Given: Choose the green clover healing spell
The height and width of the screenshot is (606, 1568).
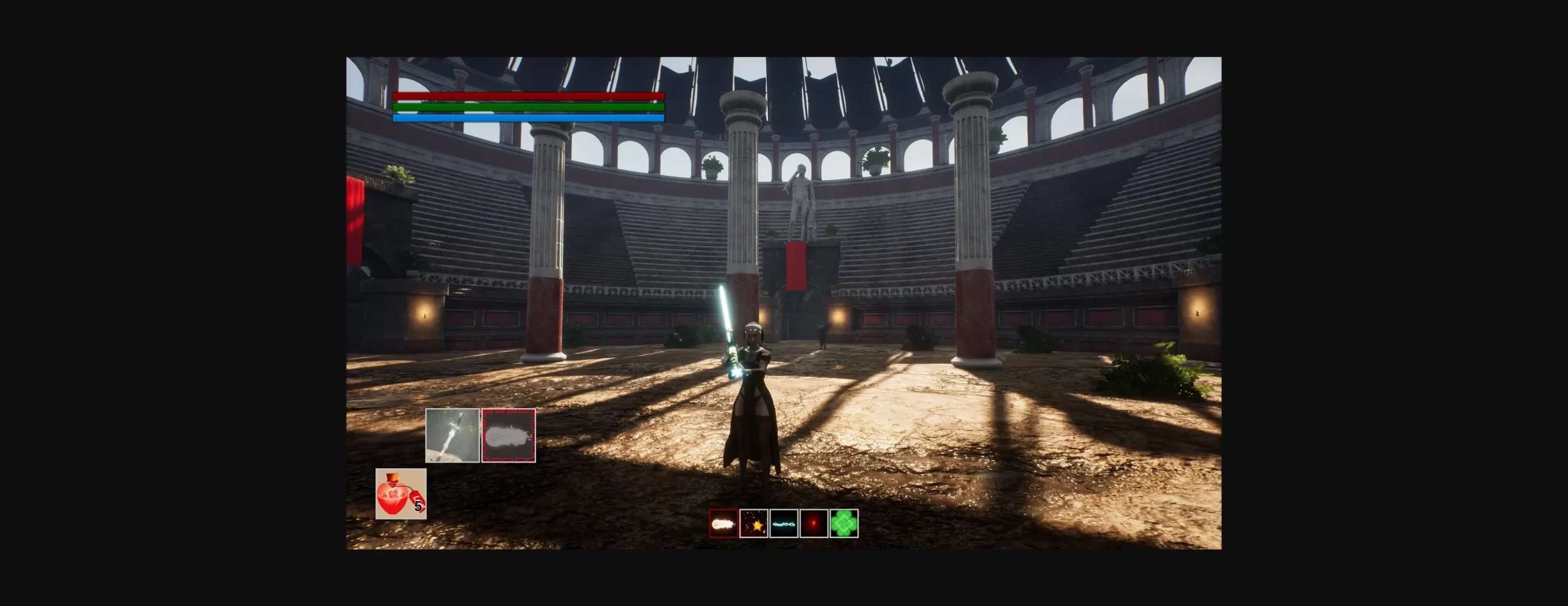Looking at the screenshot, I should (845, 524).
